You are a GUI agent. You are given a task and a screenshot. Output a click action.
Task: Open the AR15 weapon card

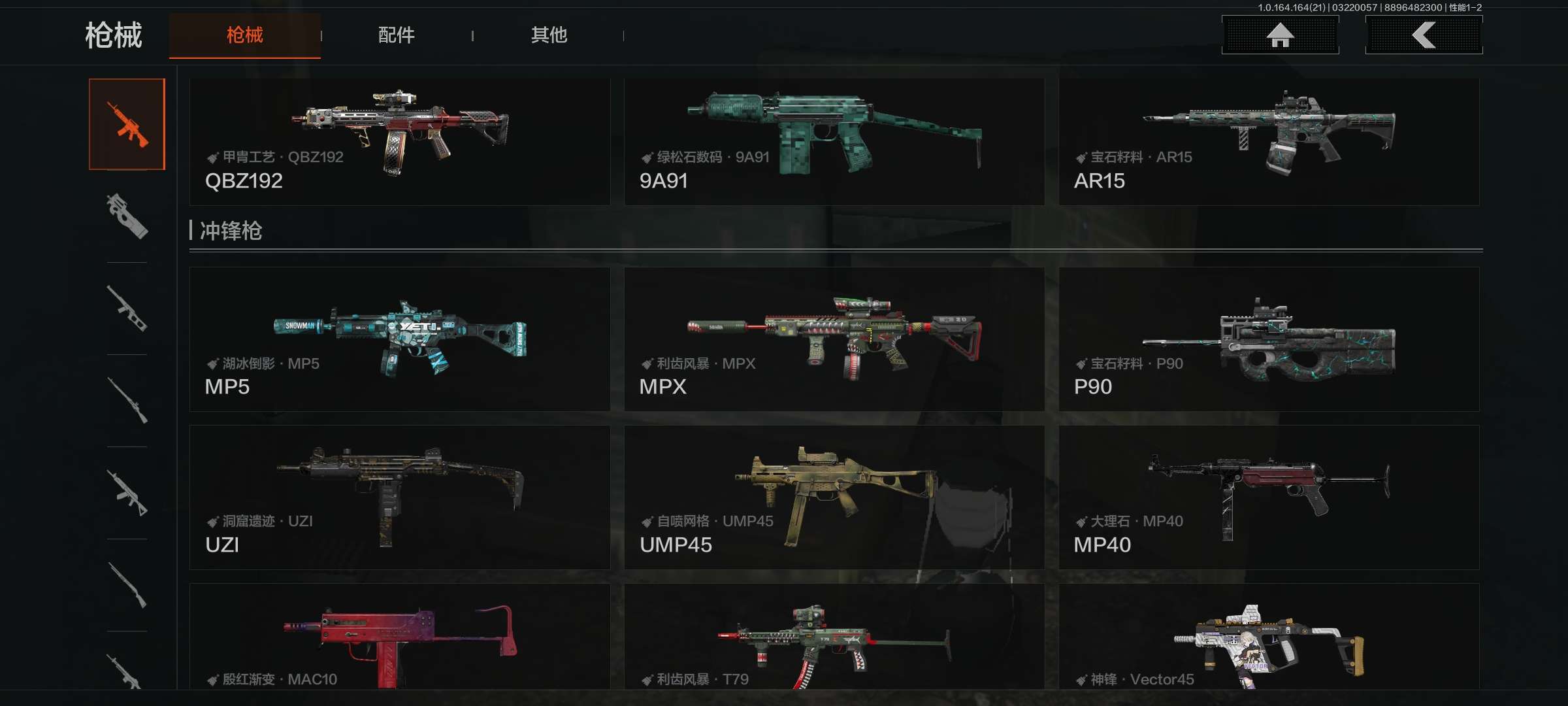click(x=1268, y=142)
